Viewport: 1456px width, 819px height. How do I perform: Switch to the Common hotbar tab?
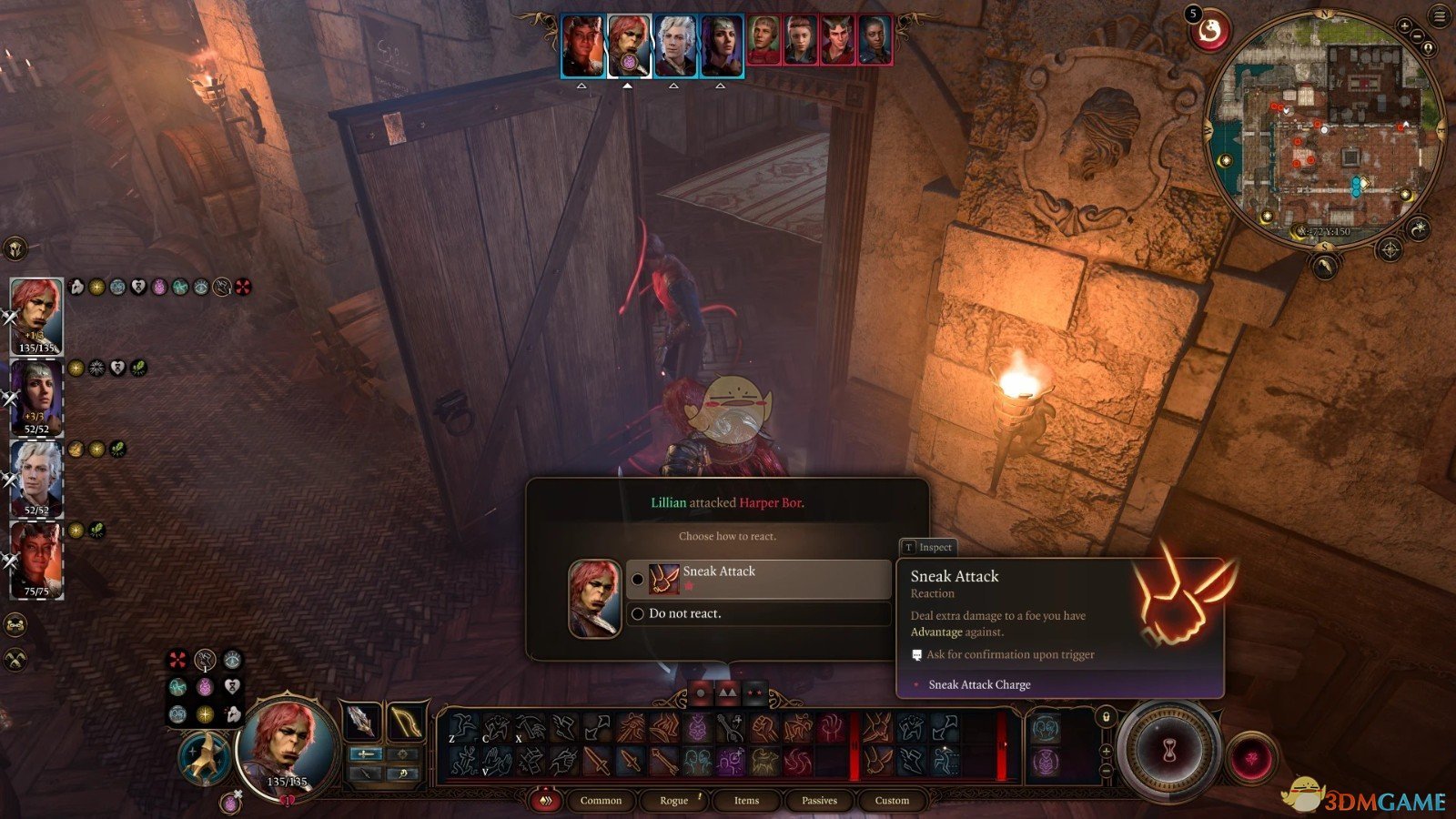point(601,801)
